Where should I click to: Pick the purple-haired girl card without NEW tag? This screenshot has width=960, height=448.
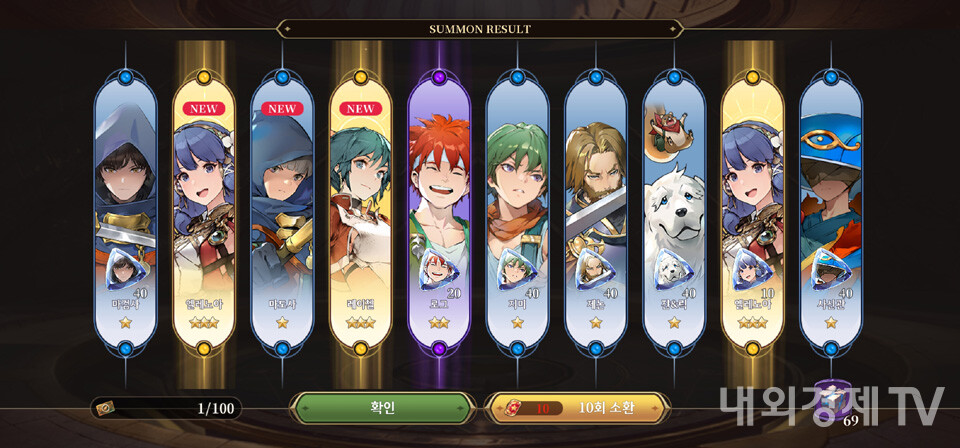pyautogui.click(x=752, y=210)
